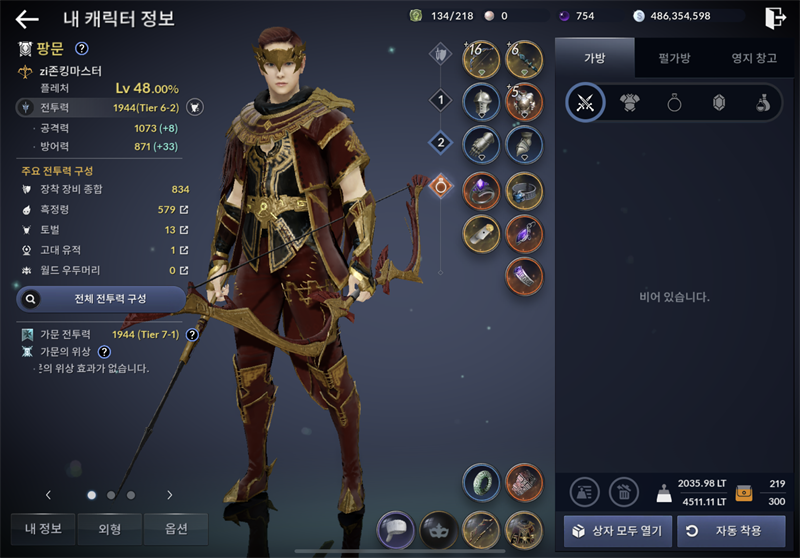This screenshot has width=800, height=558.
Task: Click the trash can delete button
Action: coord(624,490)
